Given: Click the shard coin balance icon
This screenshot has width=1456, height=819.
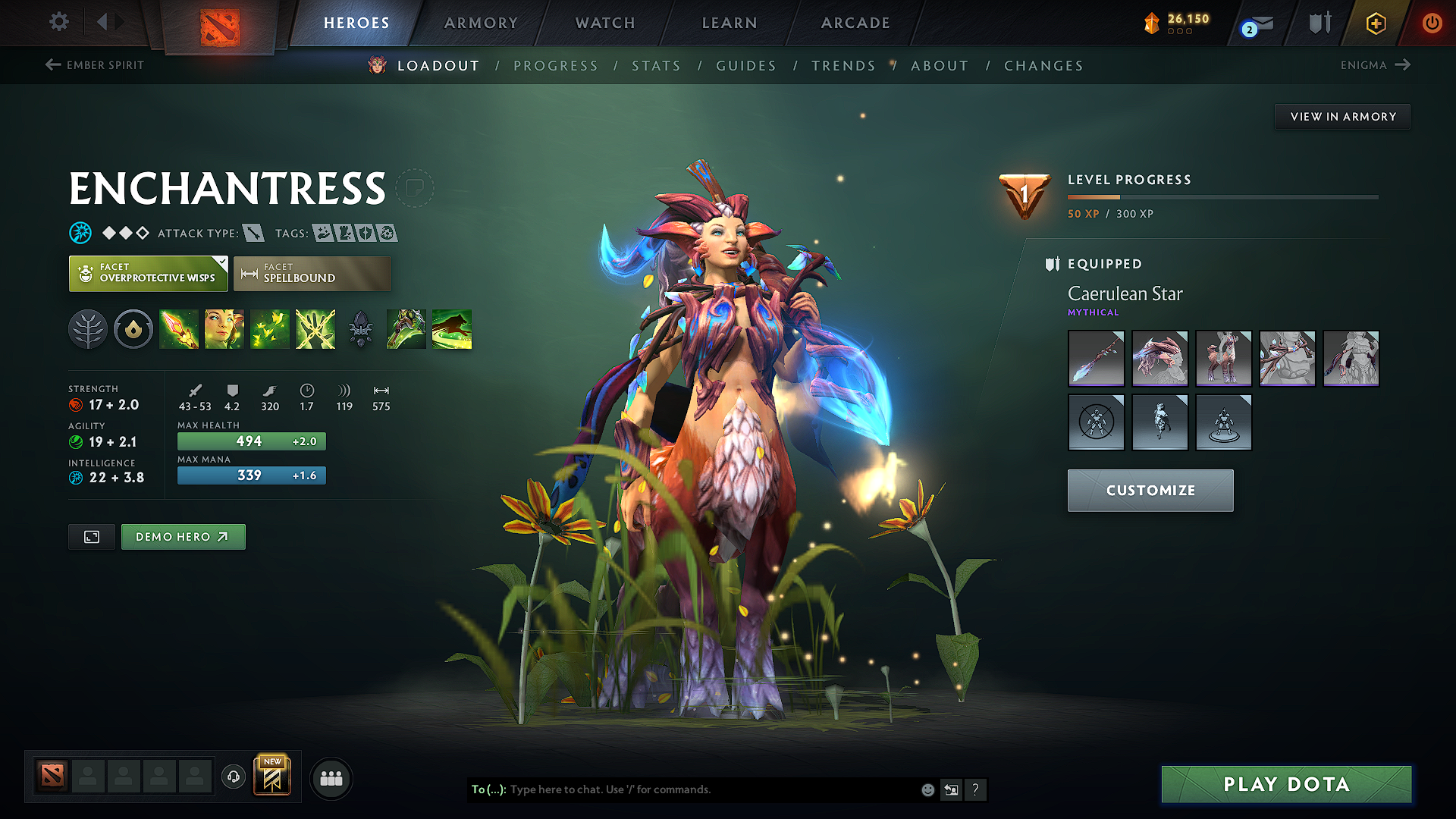Looking at the screenshot, I should (x=1152, y=23).
